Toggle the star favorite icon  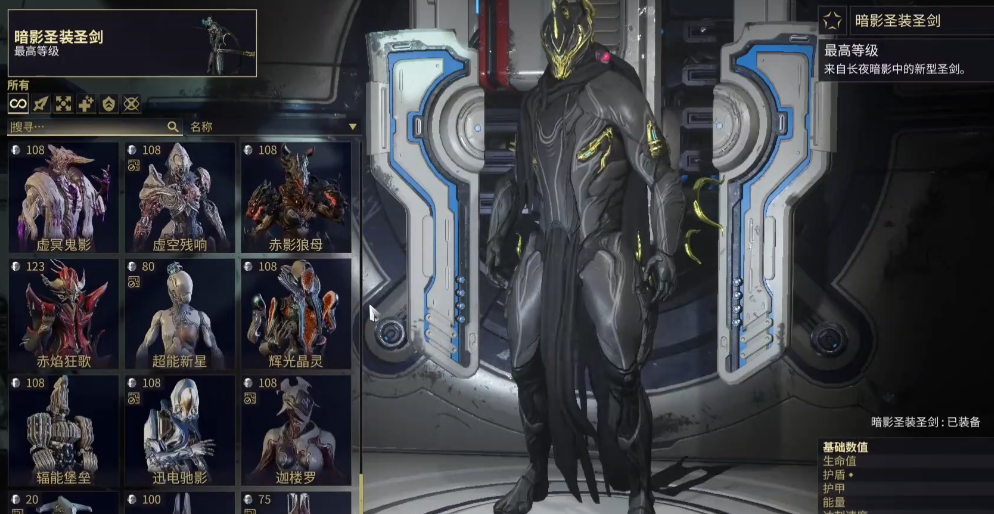coord(832,19)
